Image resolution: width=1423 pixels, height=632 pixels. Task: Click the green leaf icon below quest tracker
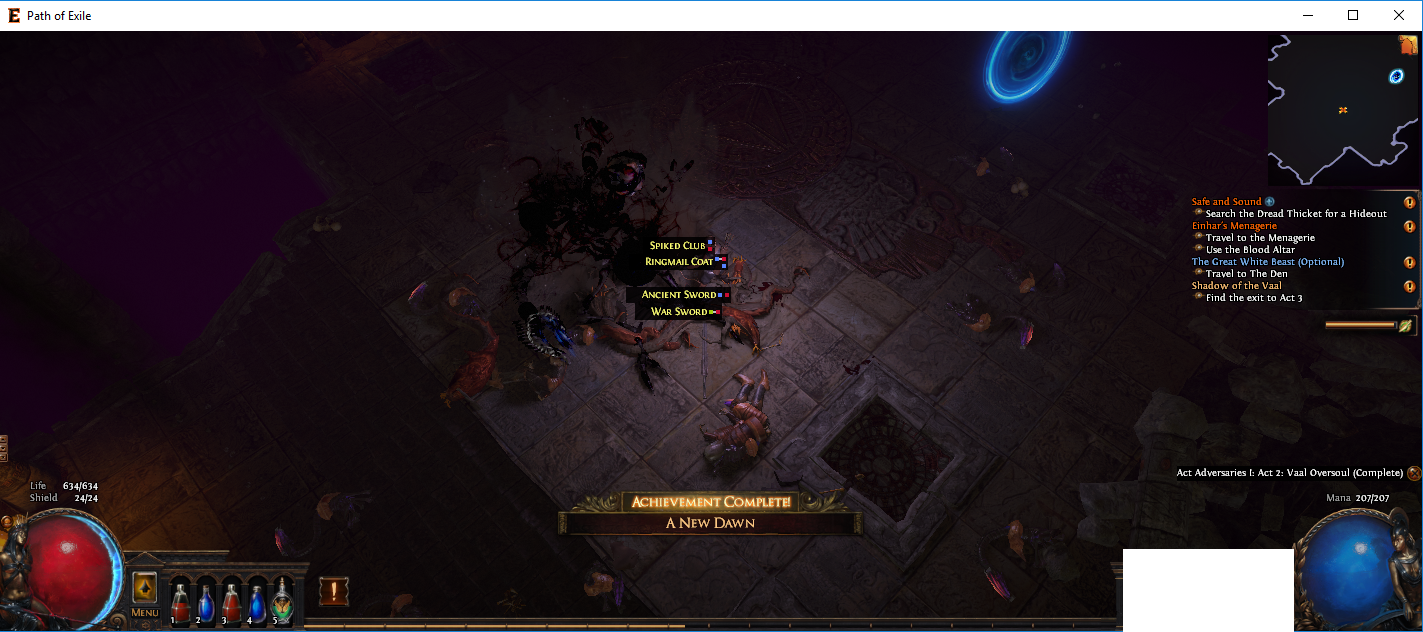click(x=1406, y=325)
